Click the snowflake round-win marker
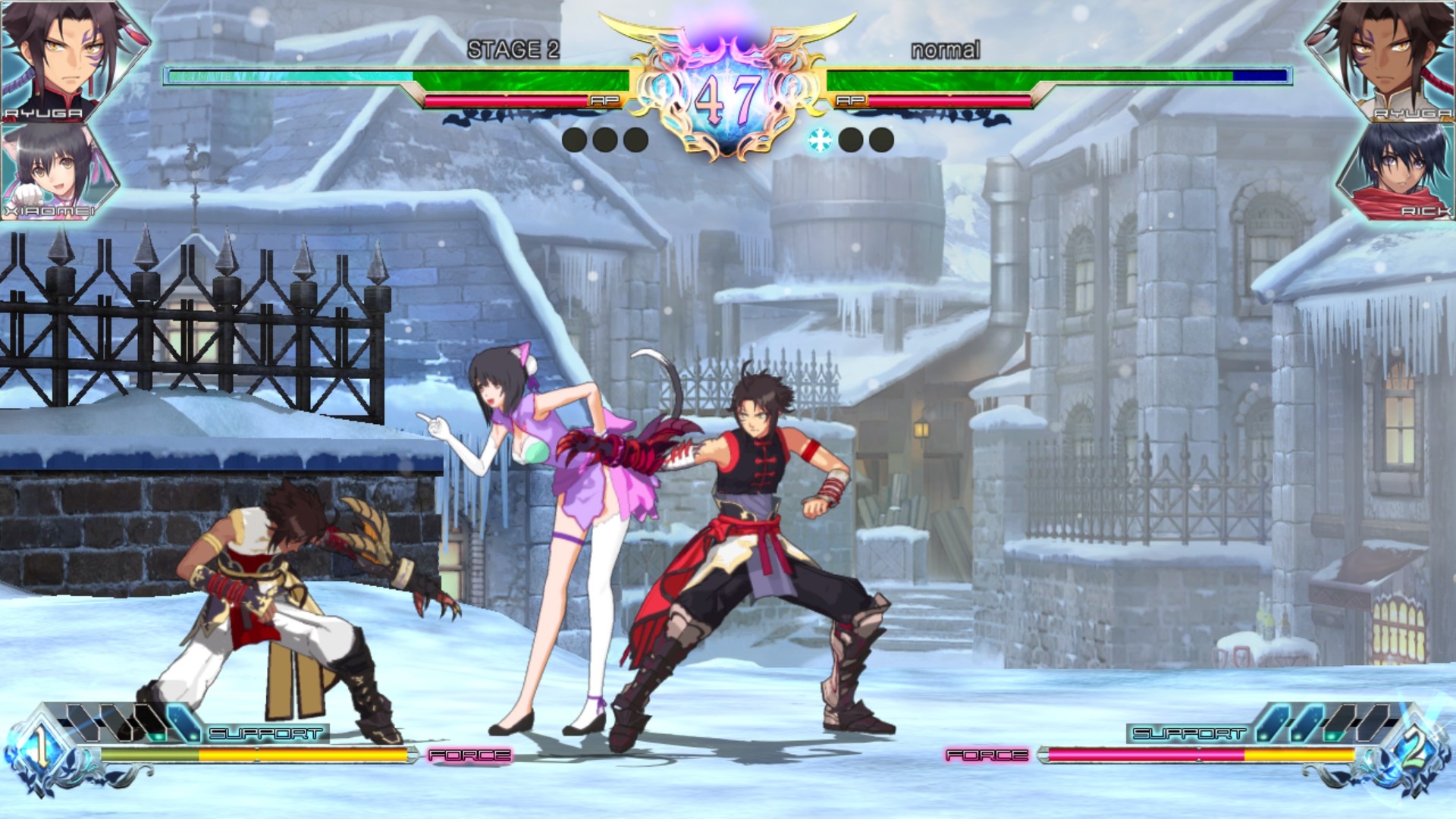Image resolution: width=1456 pixels, height=819 pixels. (820, 140)
